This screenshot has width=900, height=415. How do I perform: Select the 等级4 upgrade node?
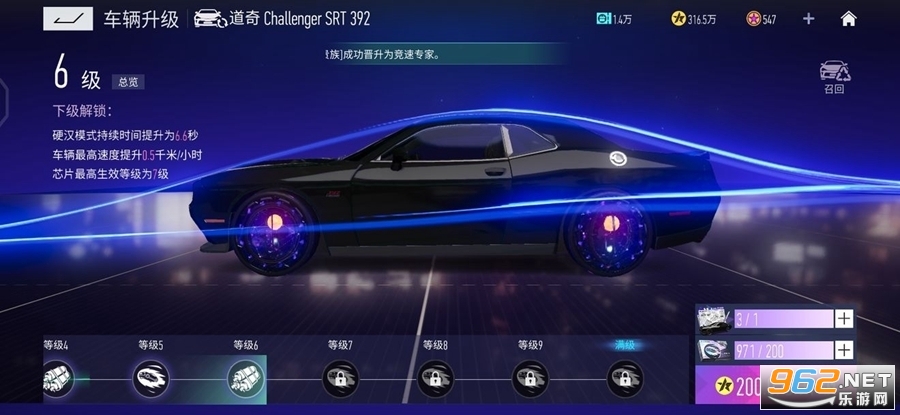56,377
